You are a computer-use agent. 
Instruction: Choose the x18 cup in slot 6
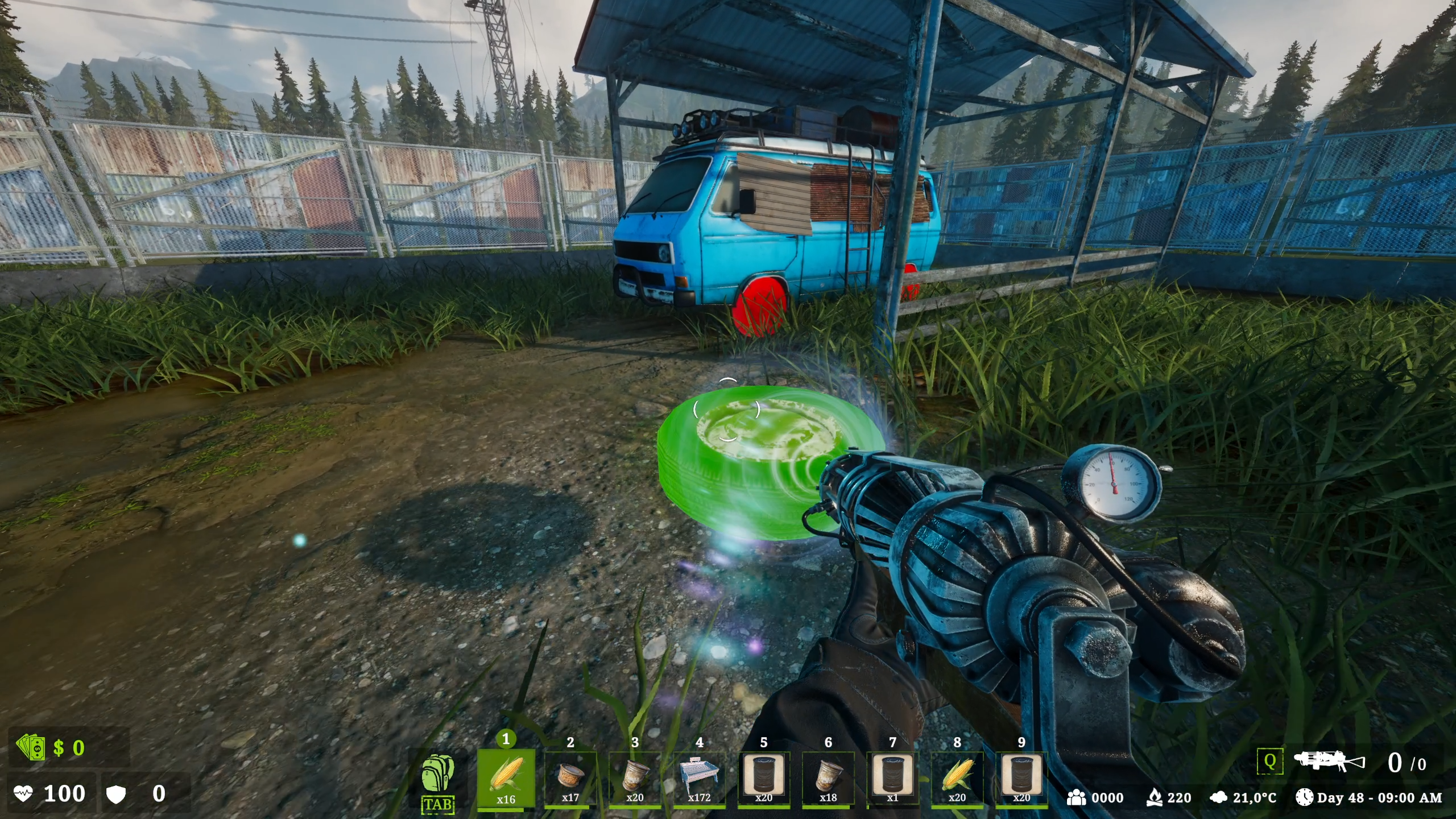pos(828,777)
